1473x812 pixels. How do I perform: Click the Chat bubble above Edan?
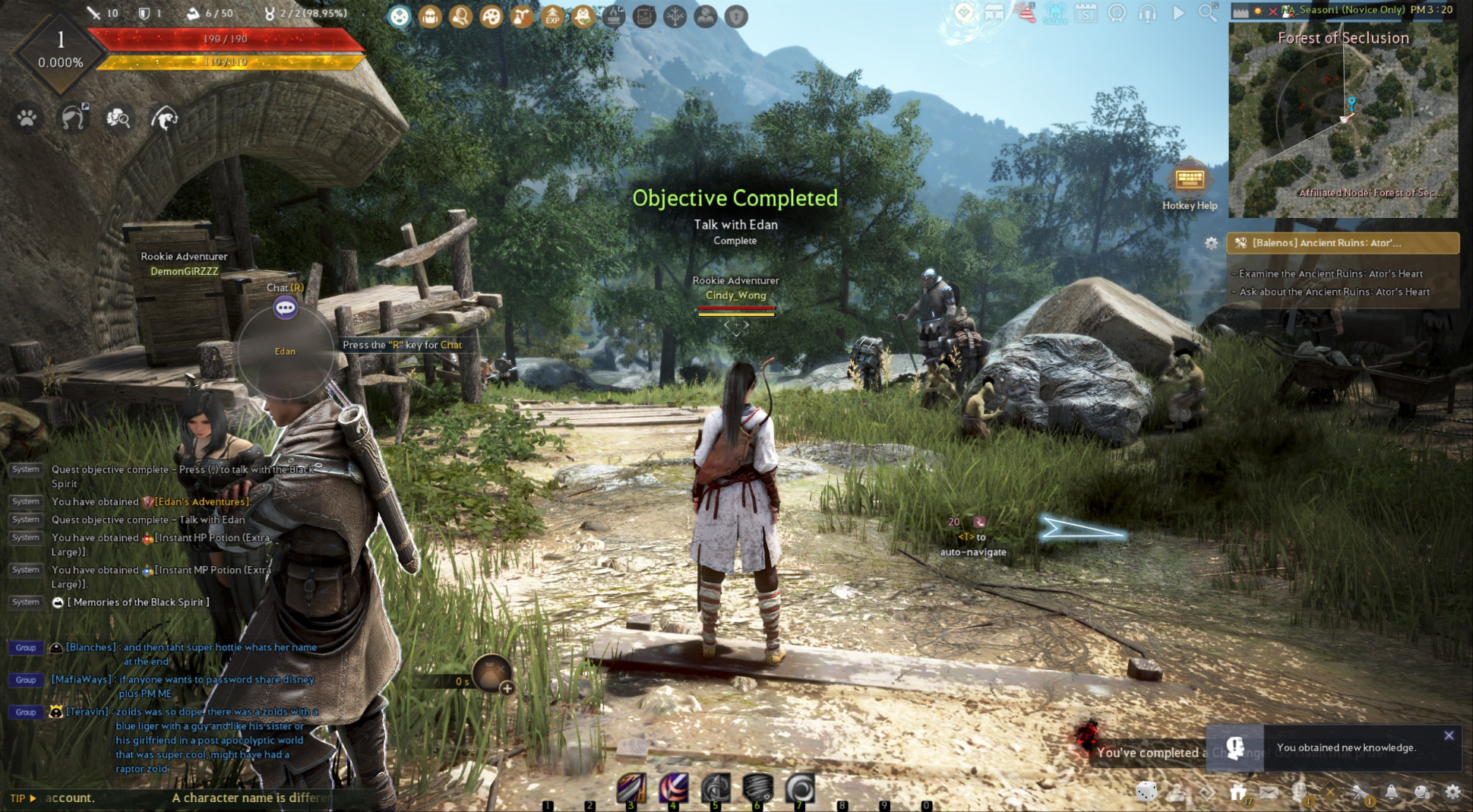click(x=286, y=308)
